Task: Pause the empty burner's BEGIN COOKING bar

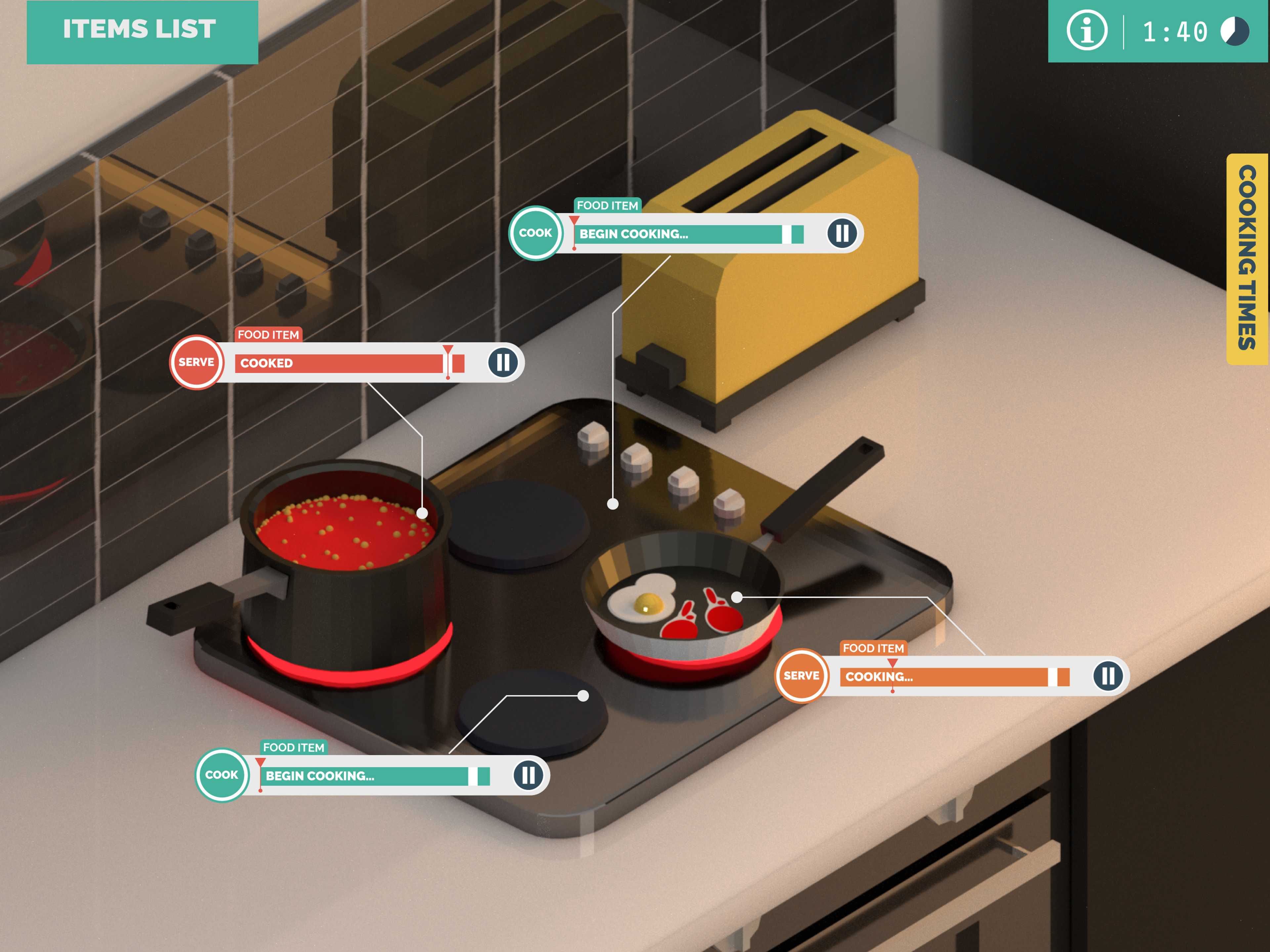Action: (528, 775)
